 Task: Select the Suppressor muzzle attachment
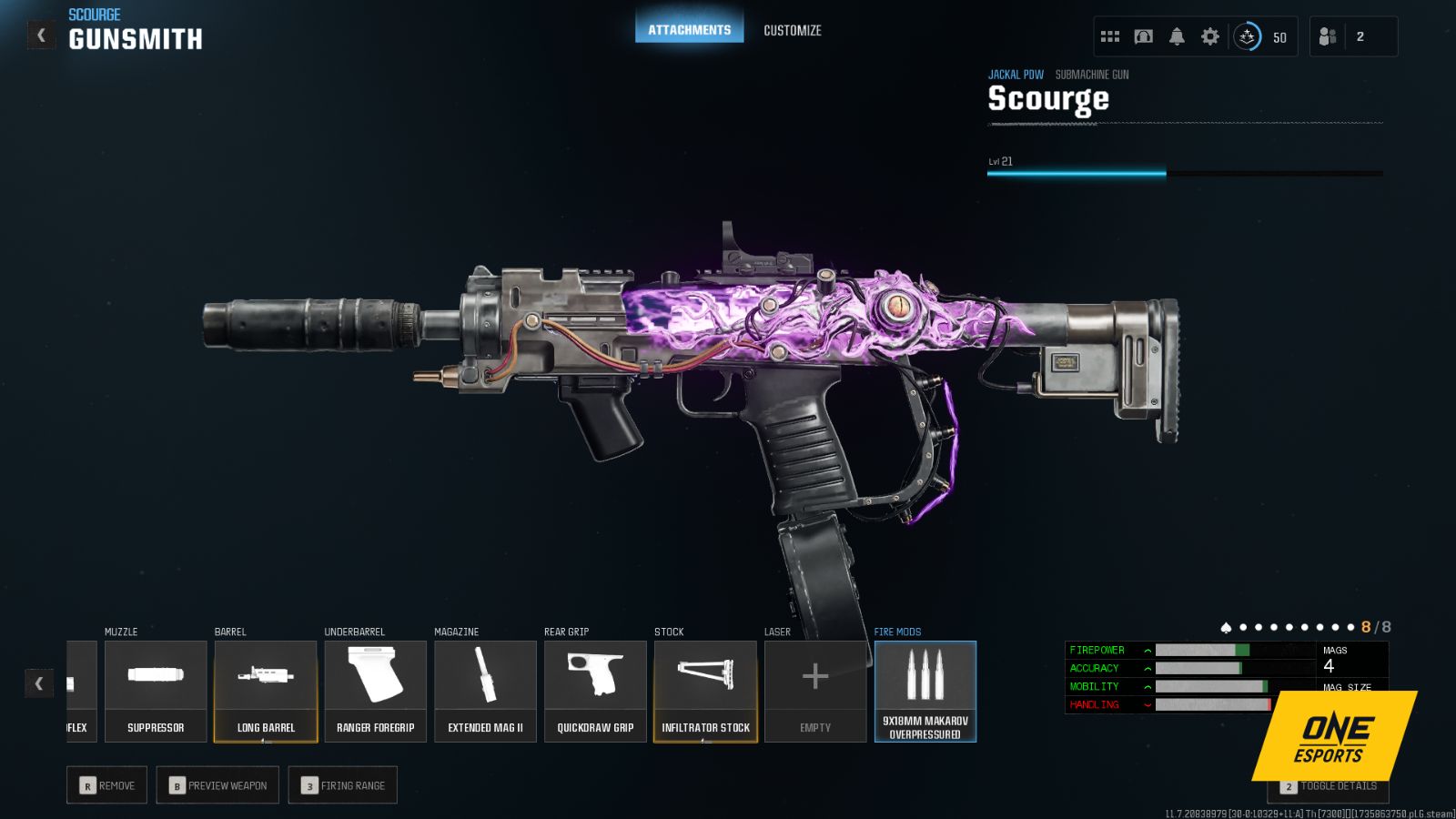pyautogui.click(x=155, y=687)
